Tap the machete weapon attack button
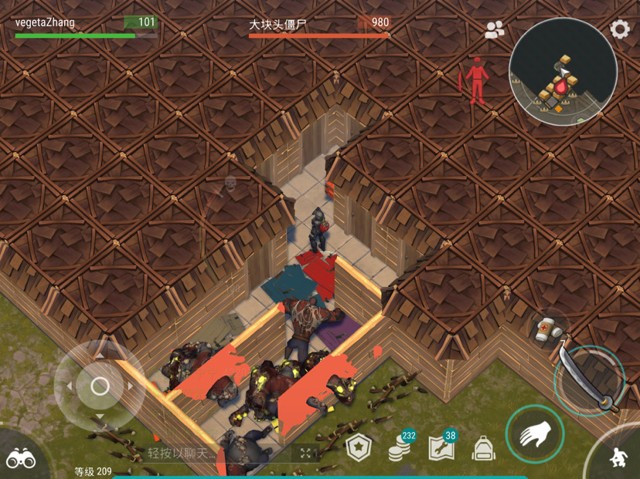 coord(588,382)
